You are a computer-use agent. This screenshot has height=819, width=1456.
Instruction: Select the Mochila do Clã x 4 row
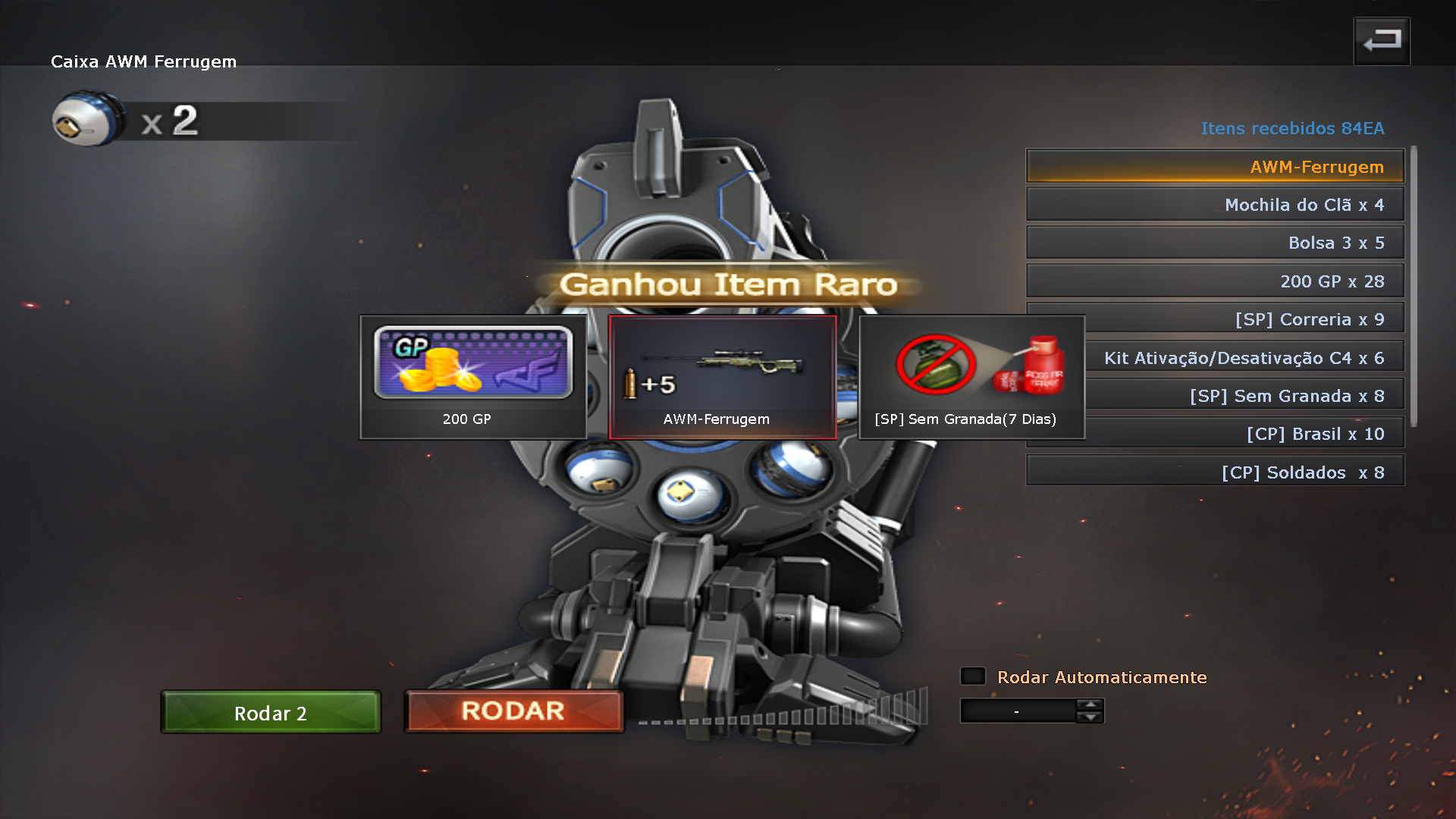point(1214,205)
